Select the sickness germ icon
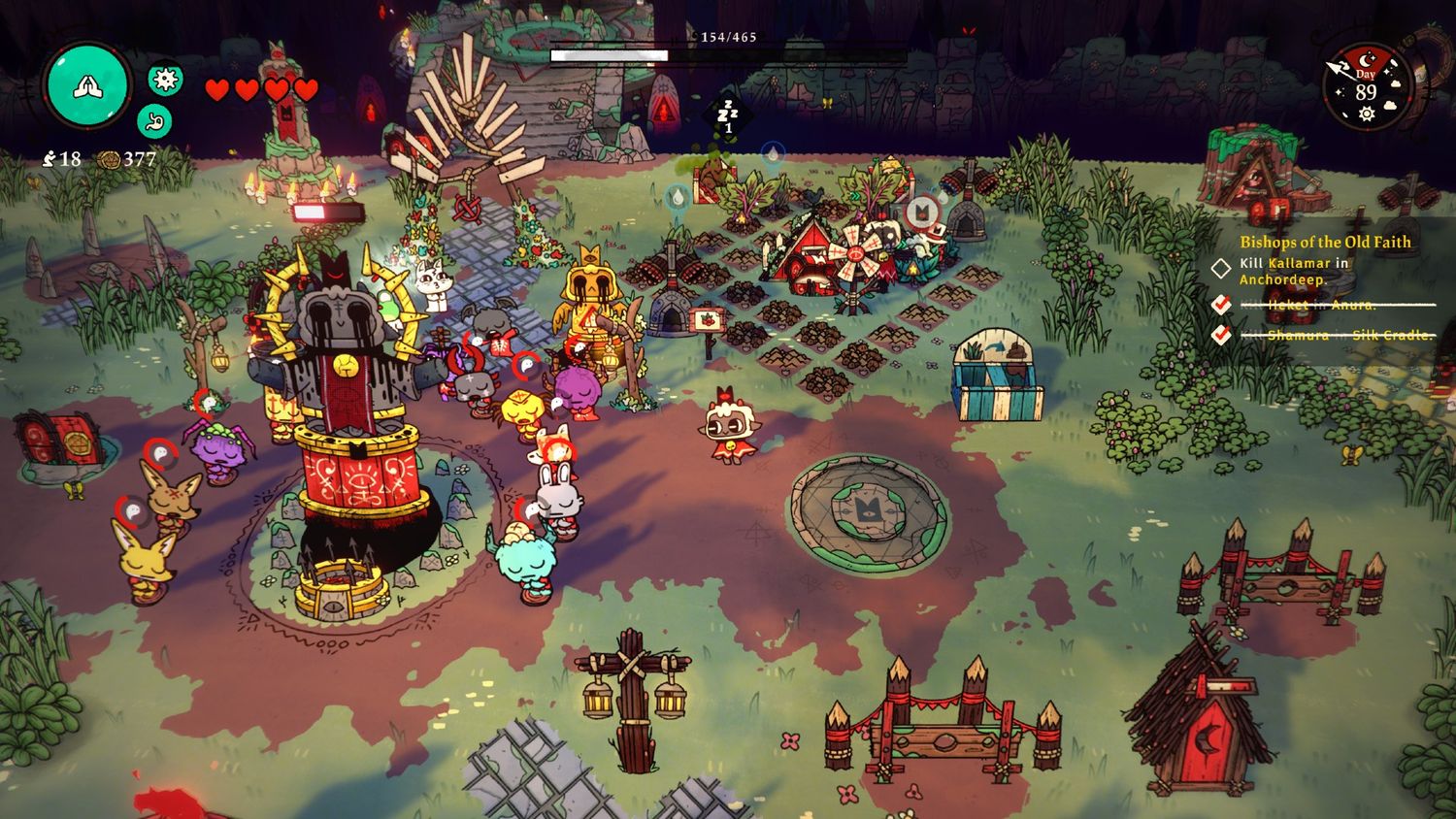 165,79
